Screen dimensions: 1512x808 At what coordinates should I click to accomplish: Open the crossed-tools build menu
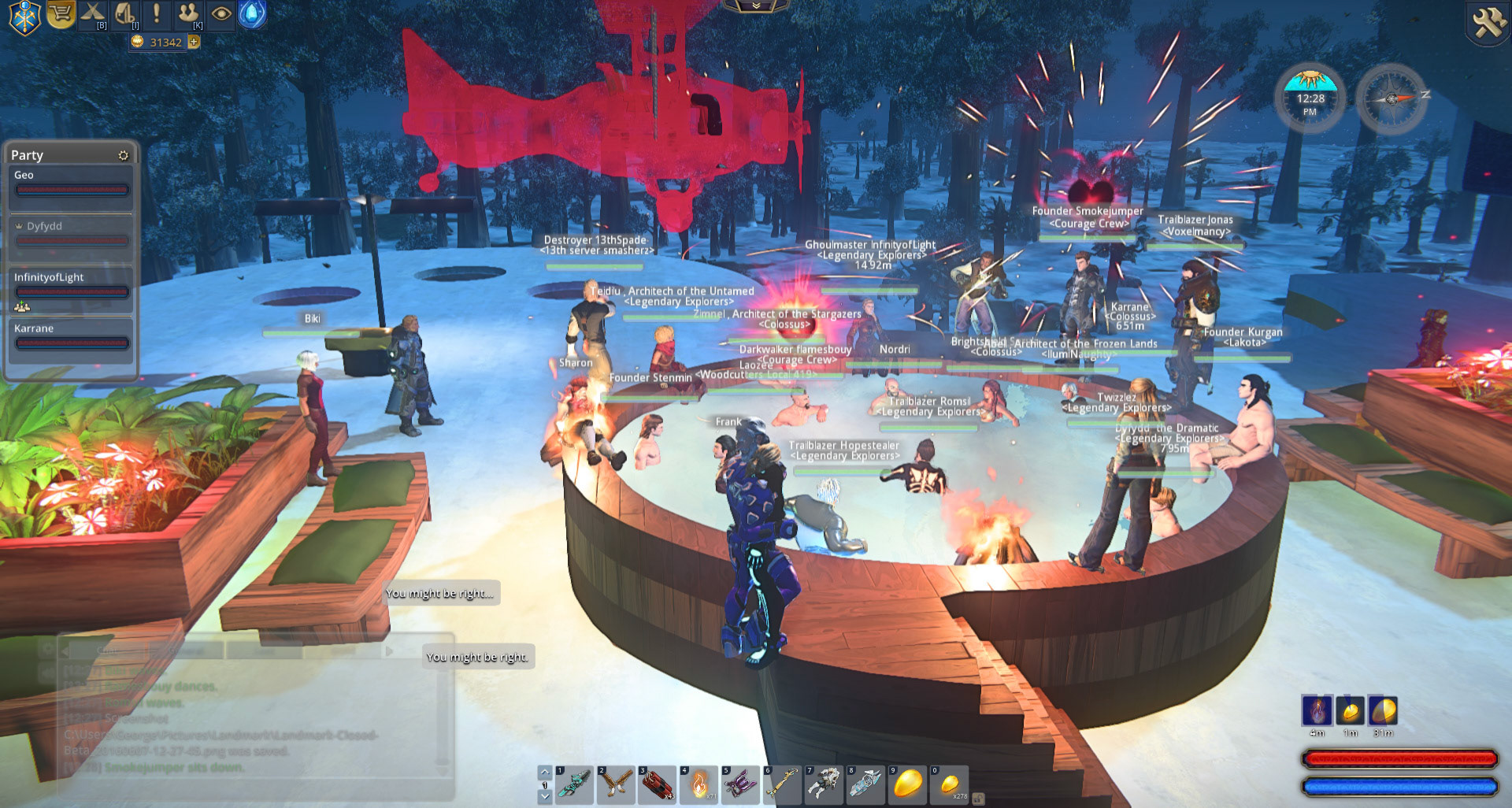coord(93,14)
